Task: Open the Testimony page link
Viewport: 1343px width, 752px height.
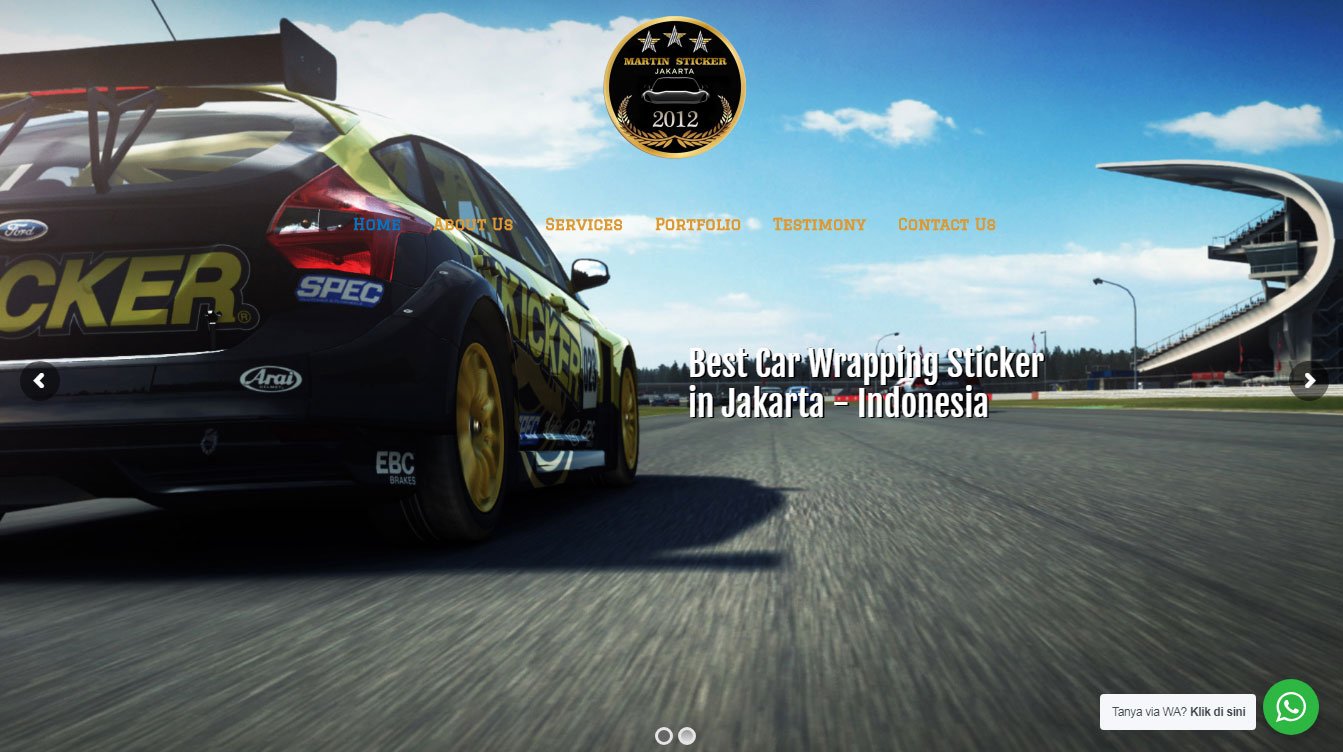Action: tap(819, 224)
